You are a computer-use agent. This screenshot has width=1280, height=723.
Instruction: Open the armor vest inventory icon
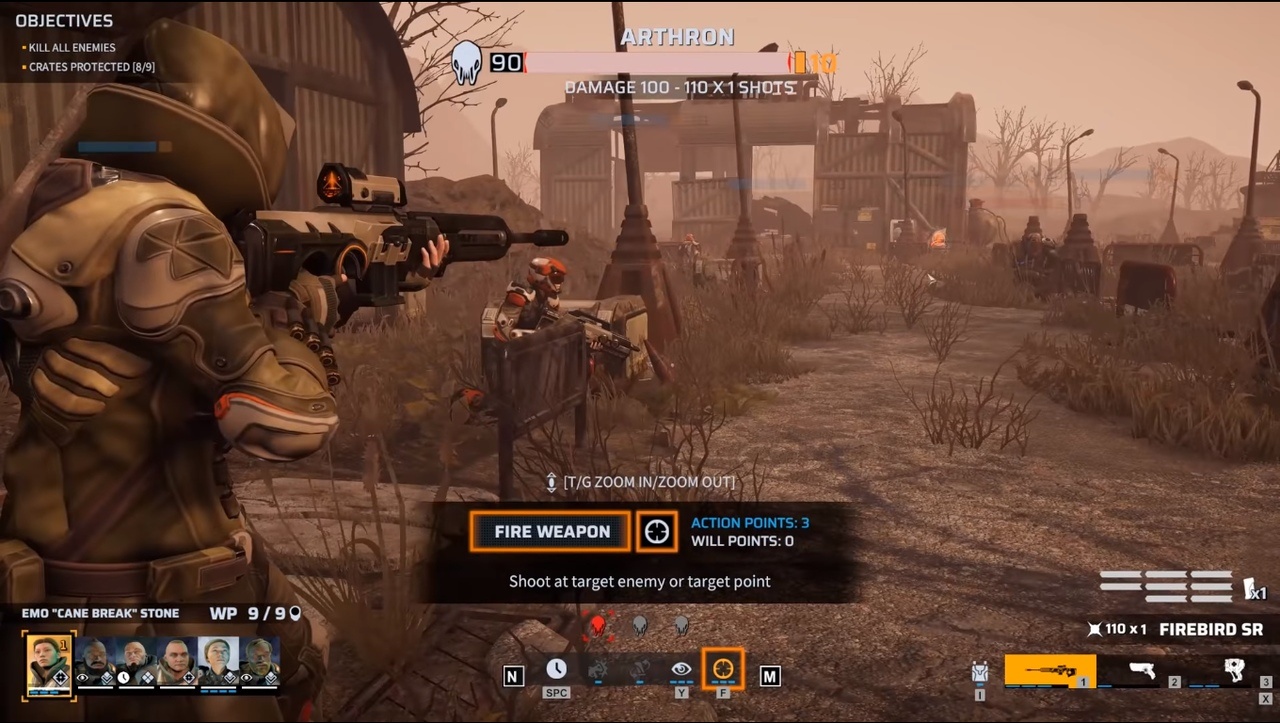(980, 672)
